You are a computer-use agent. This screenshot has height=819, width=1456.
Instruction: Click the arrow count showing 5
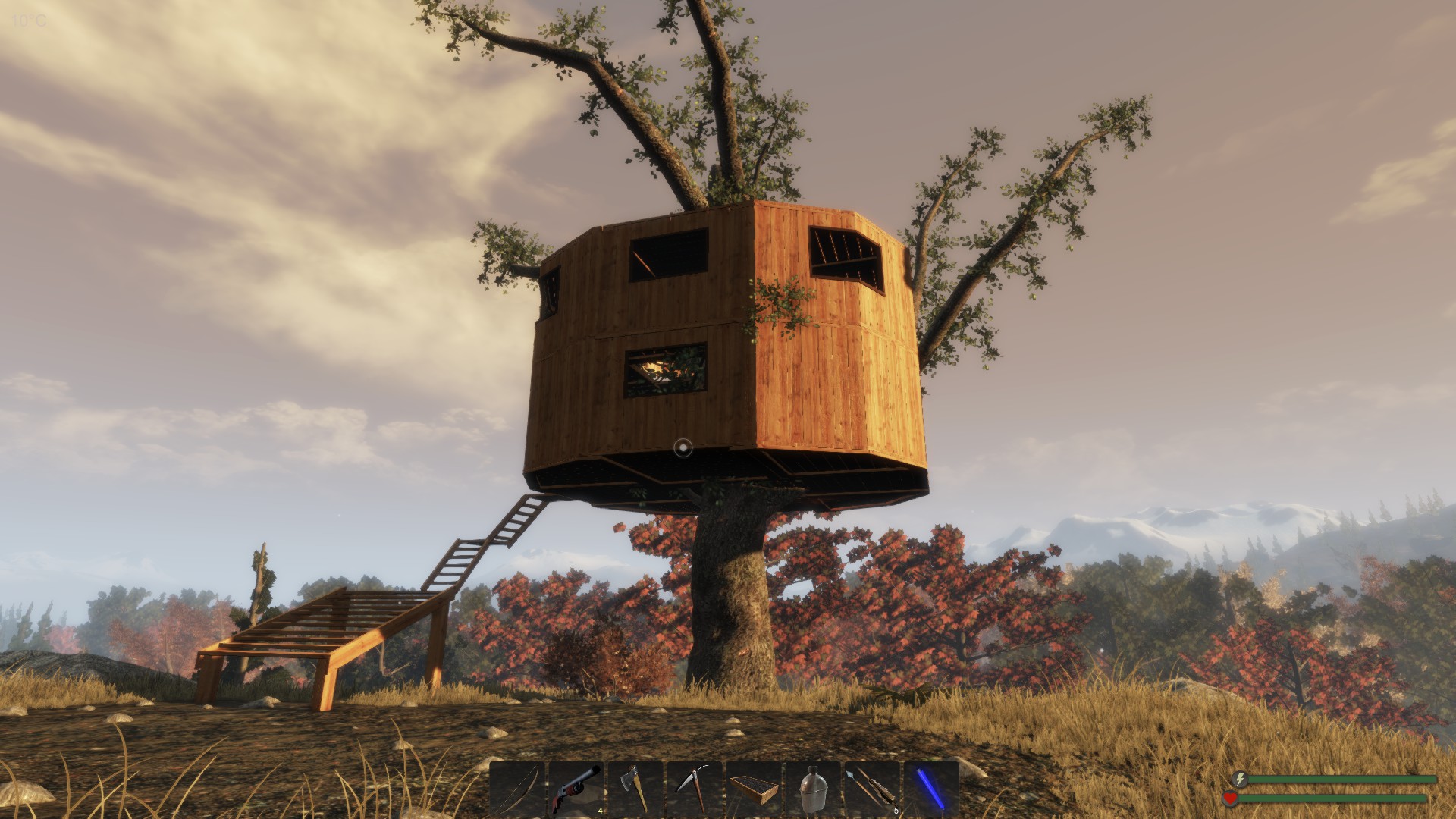(896, 810)
